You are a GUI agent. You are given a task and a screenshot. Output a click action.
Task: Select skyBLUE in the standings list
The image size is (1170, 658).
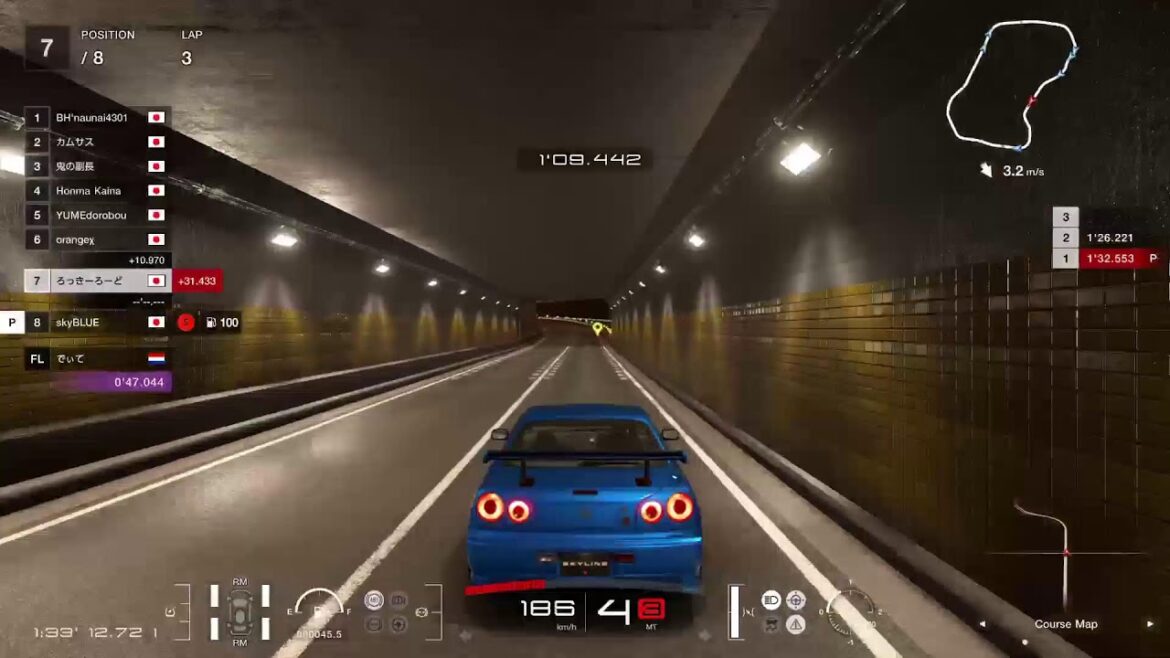(x=78, y=323)
